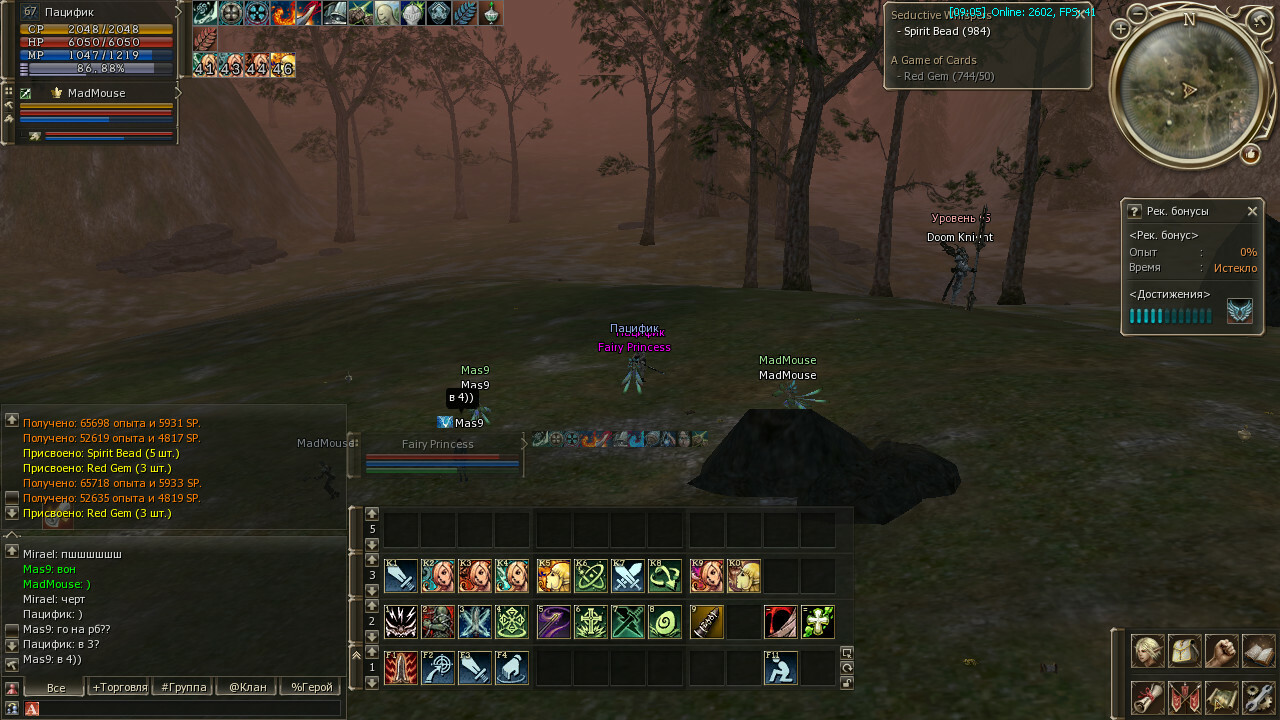This screenshot has height=720, width=1280.
Task: Open the system menu wrench icon
Action: pyautogui.click(x=1258, y=697)
